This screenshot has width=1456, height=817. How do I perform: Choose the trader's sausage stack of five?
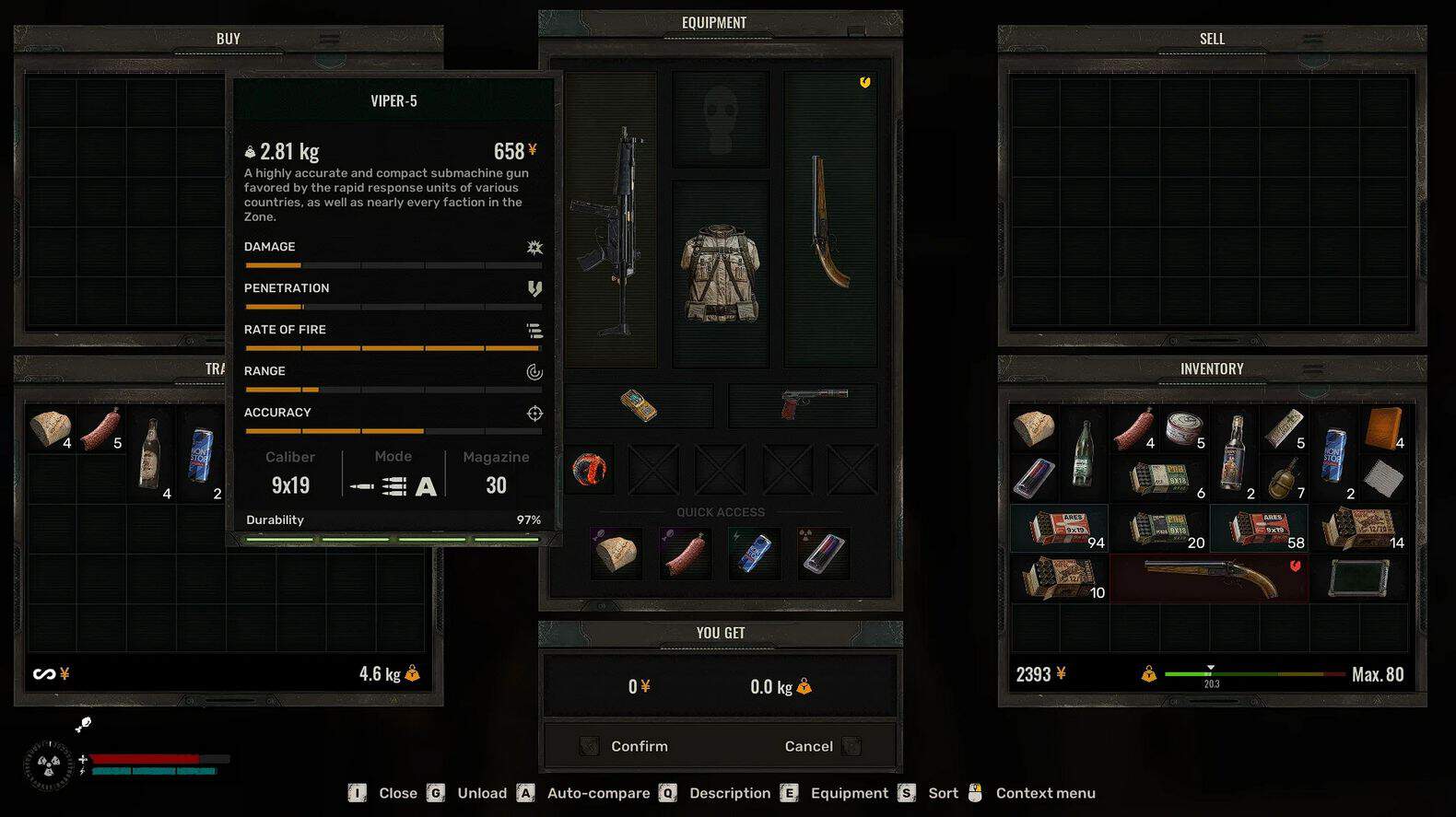coord(100,429)
